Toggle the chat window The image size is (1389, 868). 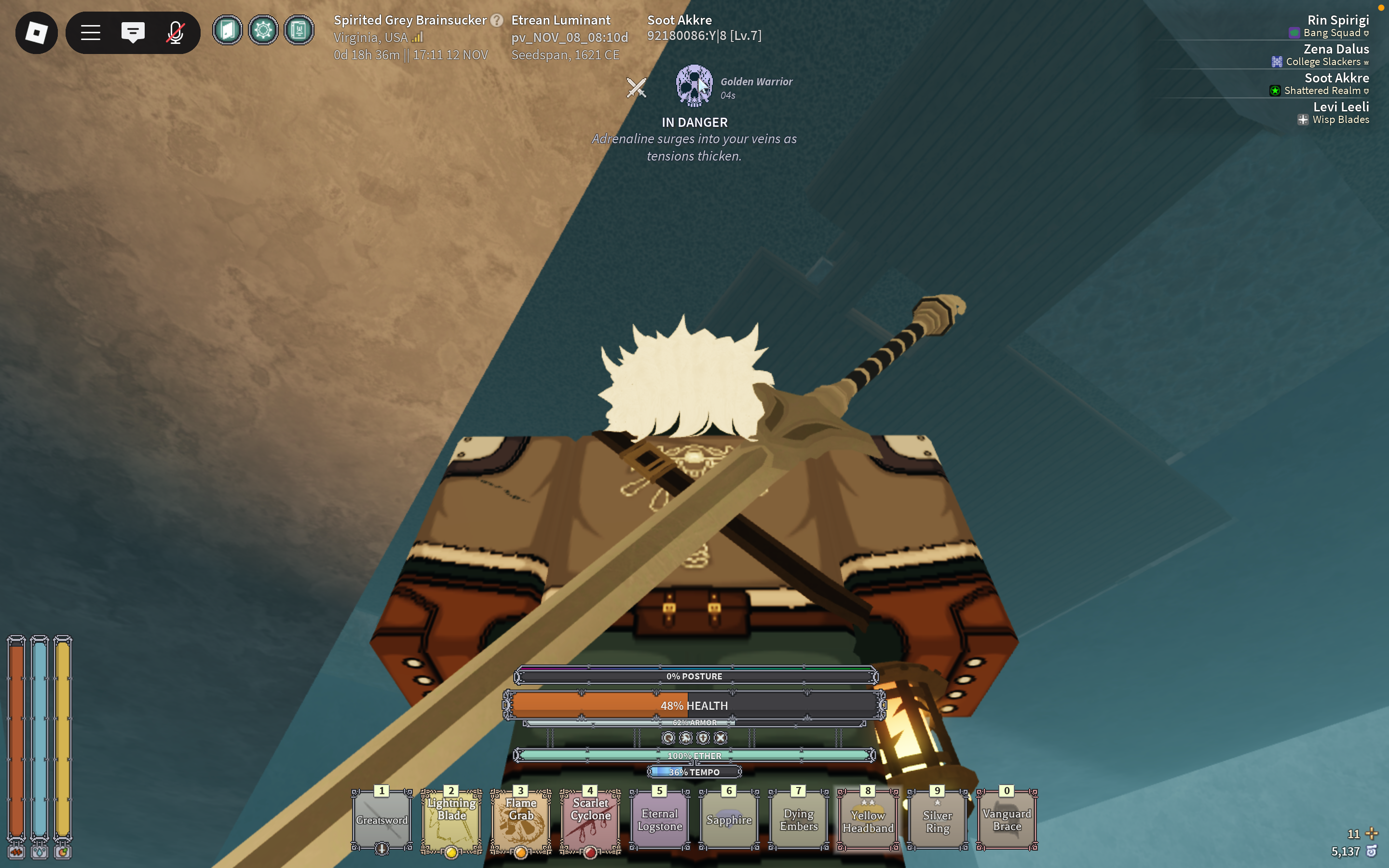[x=133, y=33]
